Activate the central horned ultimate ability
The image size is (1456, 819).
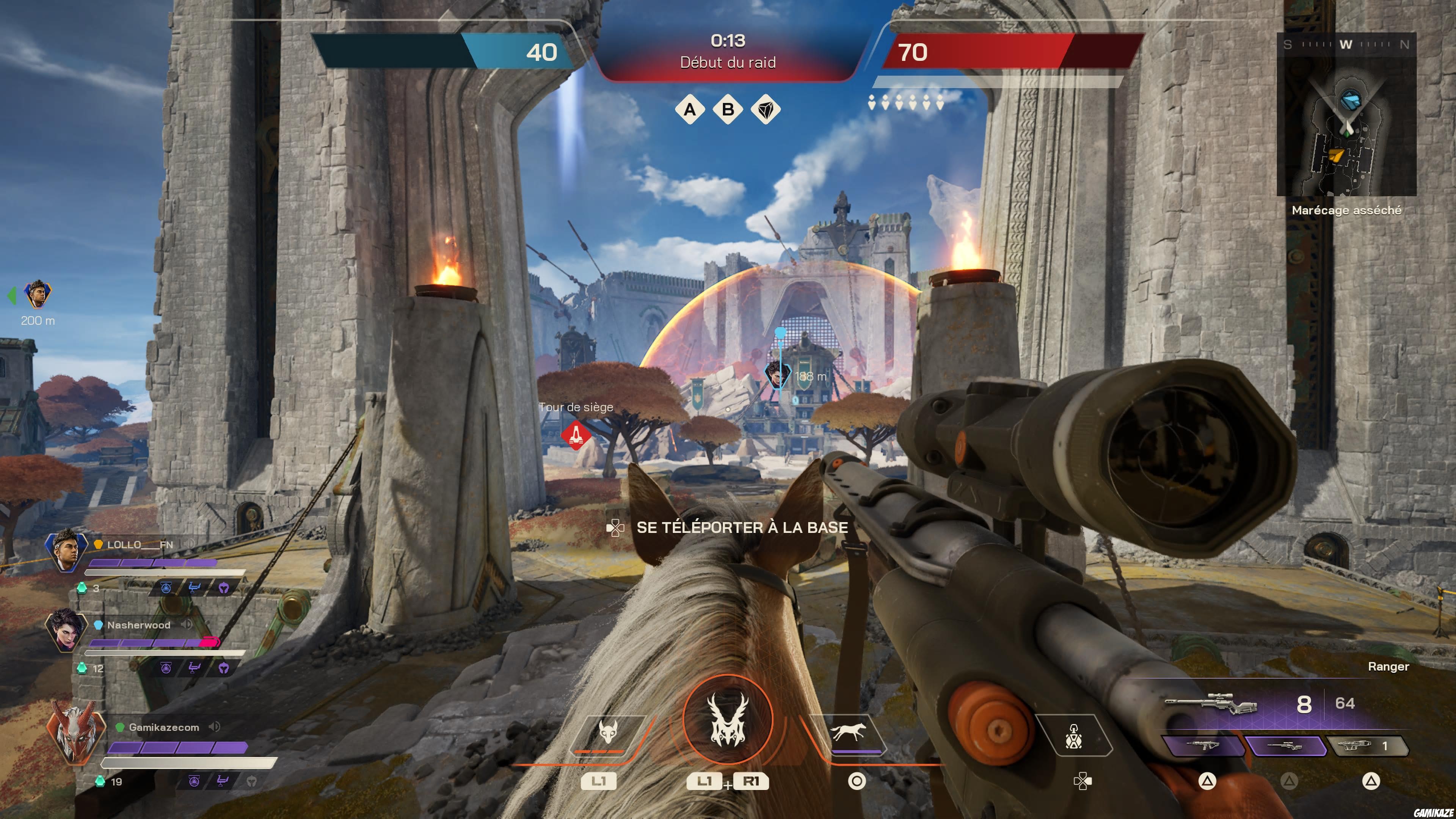[x=728, y=719]
